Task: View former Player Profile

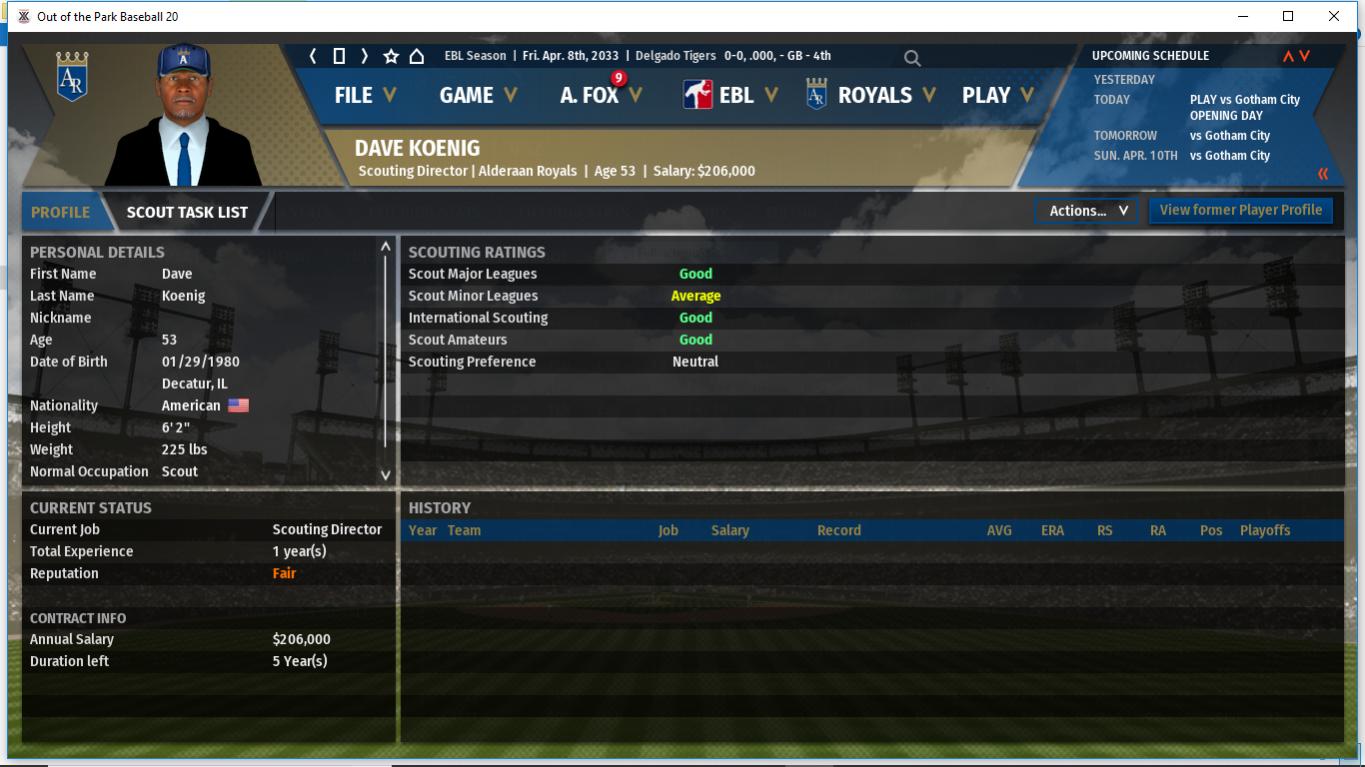Action: (1240, 210)
